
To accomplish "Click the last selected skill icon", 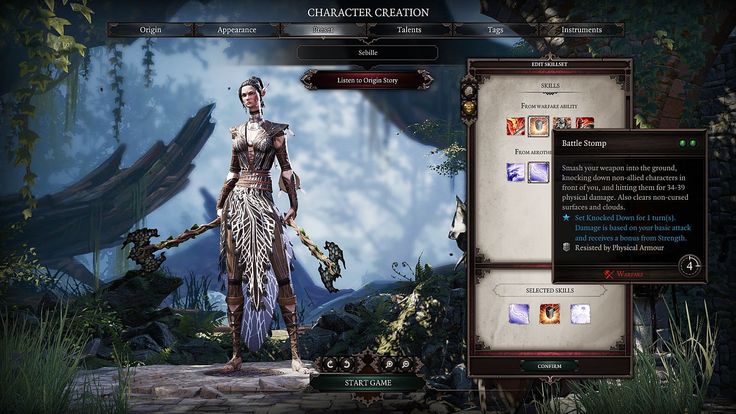I will (x=580, y=314).
